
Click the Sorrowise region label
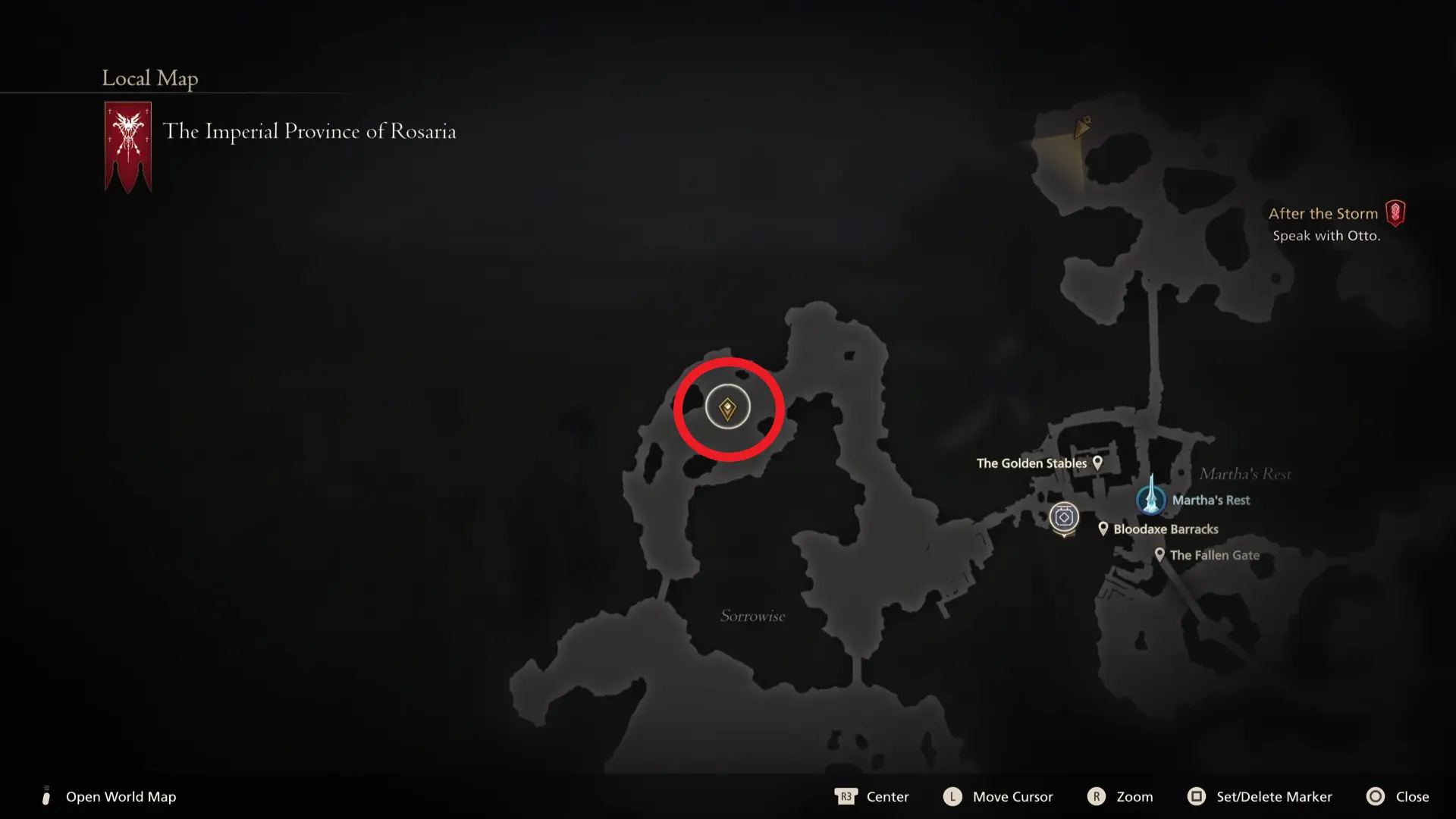[752, 616]
